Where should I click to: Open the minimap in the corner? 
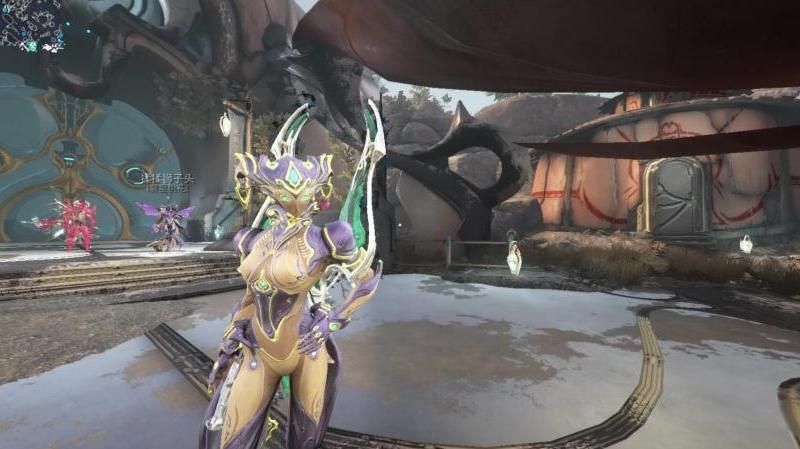point(32,24)
